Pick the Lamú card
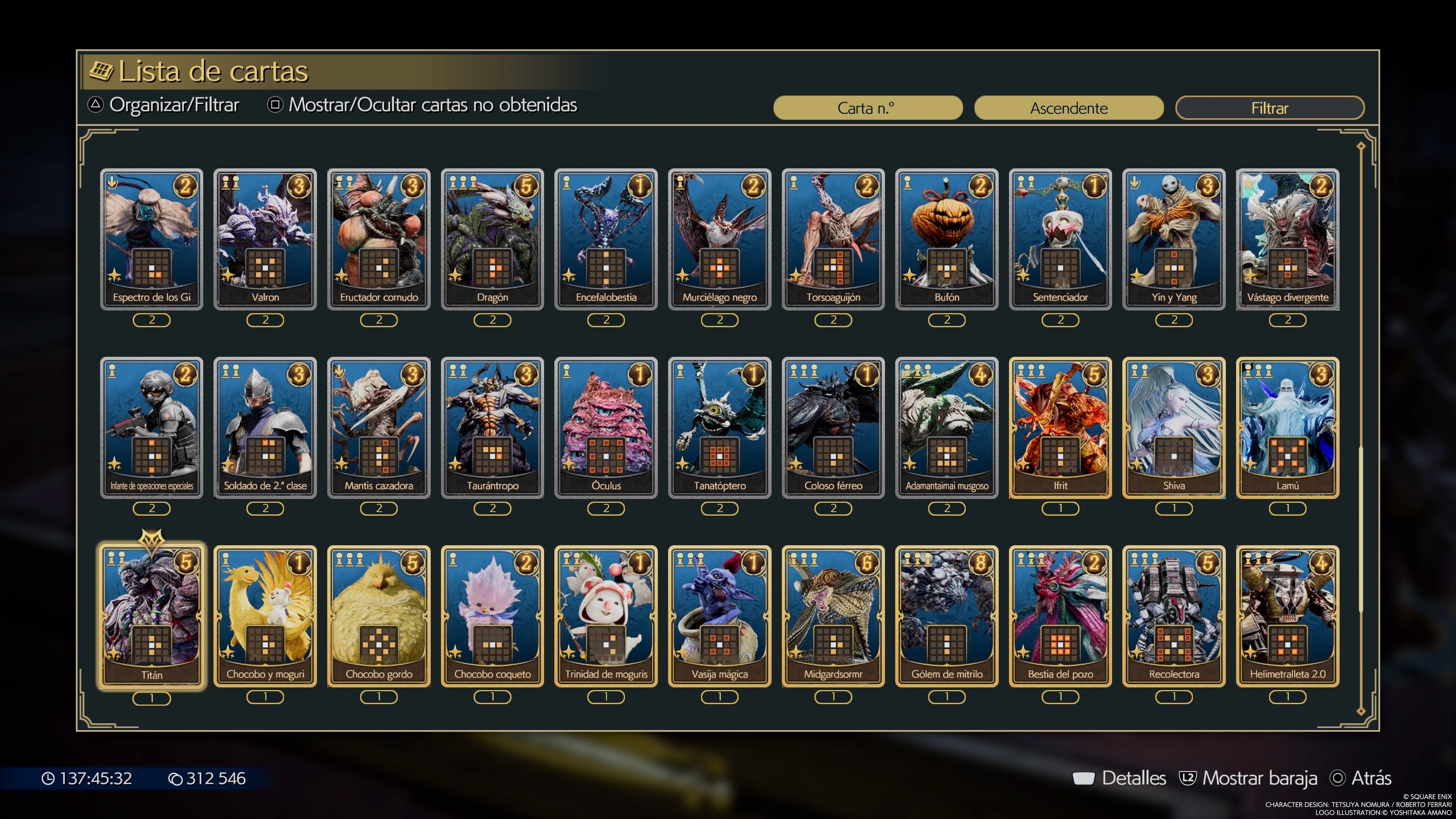The image size is (1456, 819). click(1288, 427)
